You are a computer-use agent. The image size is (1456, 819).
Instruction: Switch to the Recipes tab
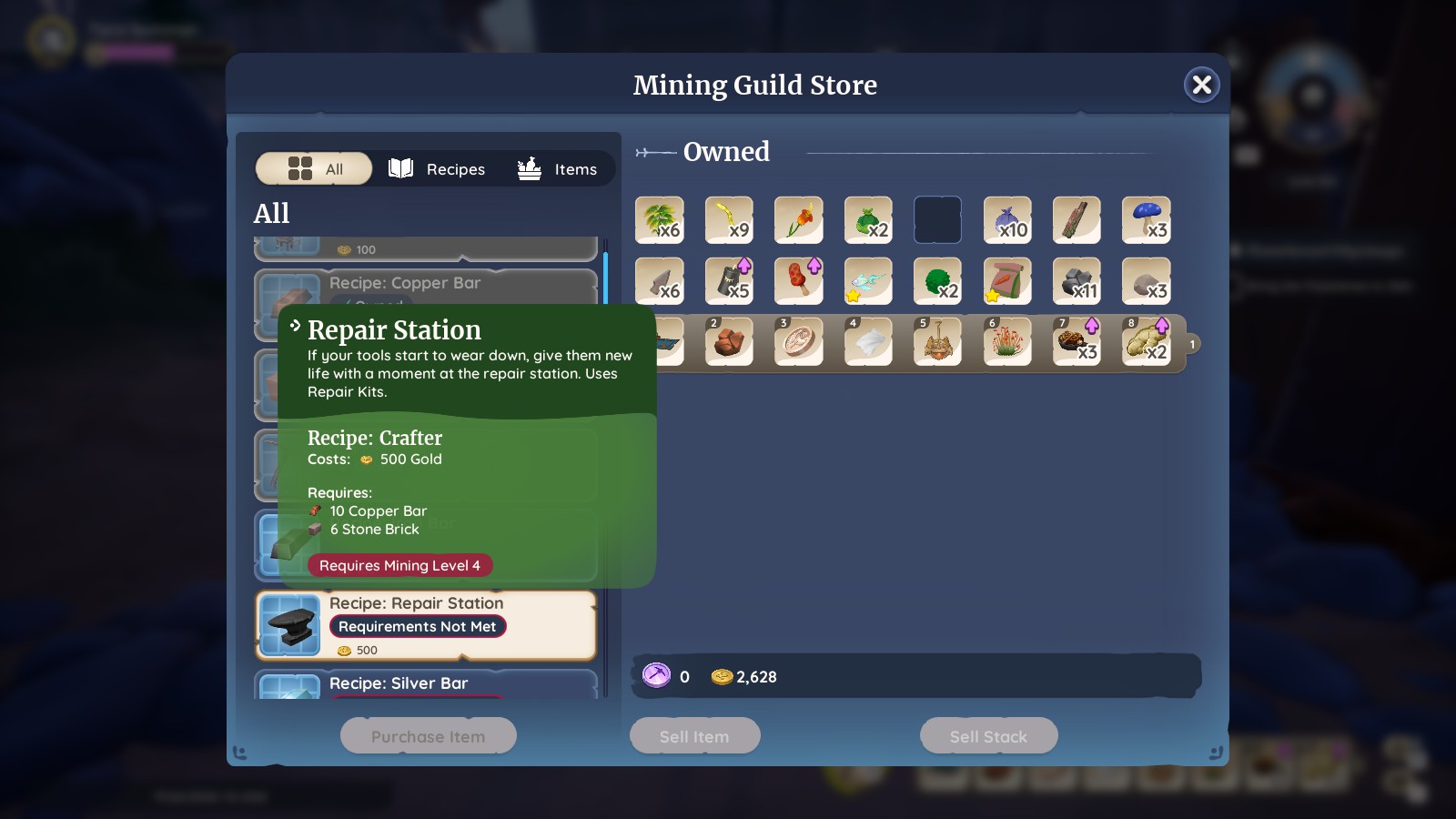(437, 168)
